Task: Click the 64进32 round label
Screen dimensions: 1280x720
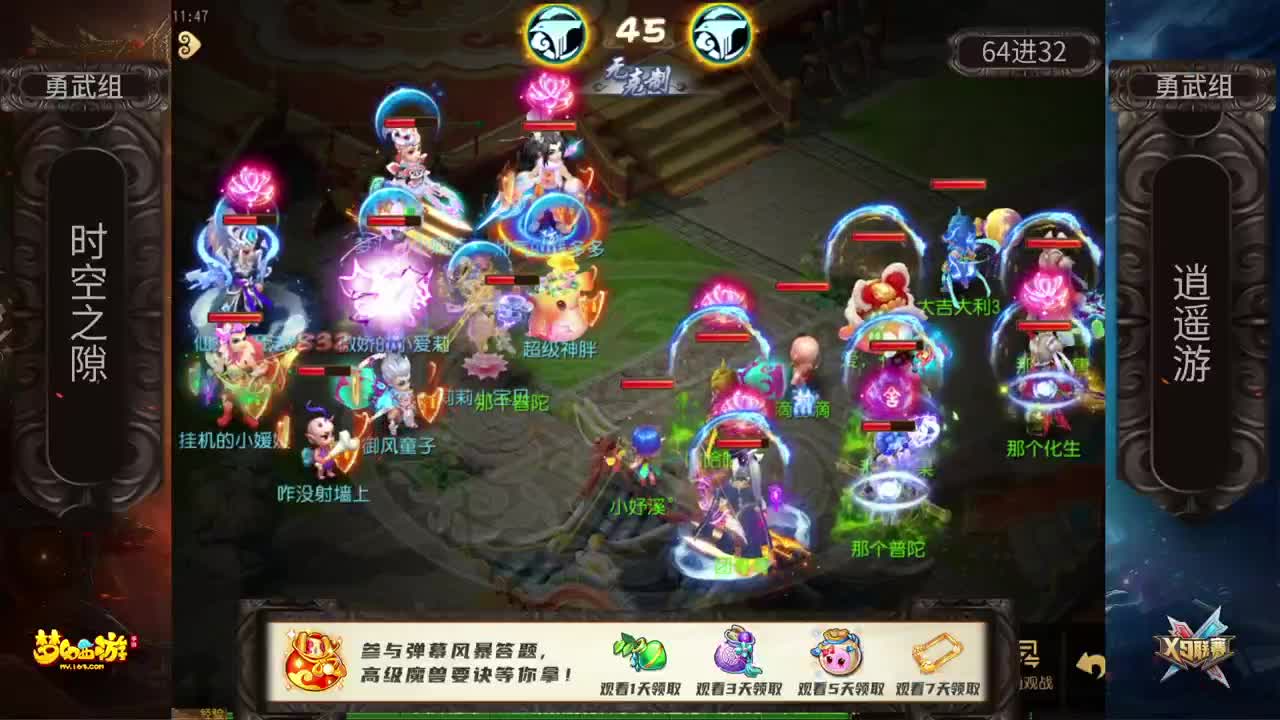Action: [1026, 52]
